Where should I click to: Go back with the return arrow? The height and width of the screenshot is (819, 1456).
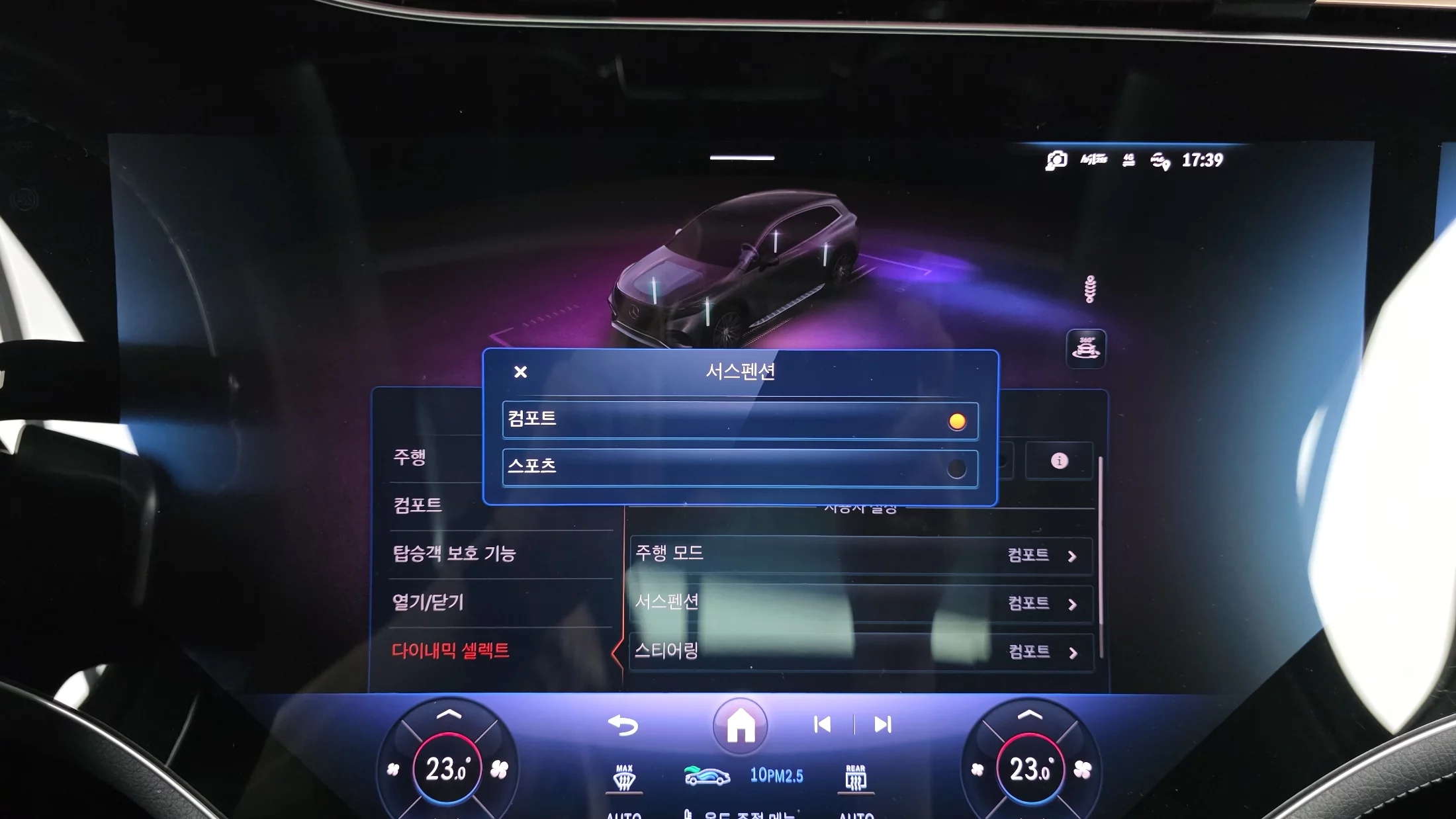[623, 725]
